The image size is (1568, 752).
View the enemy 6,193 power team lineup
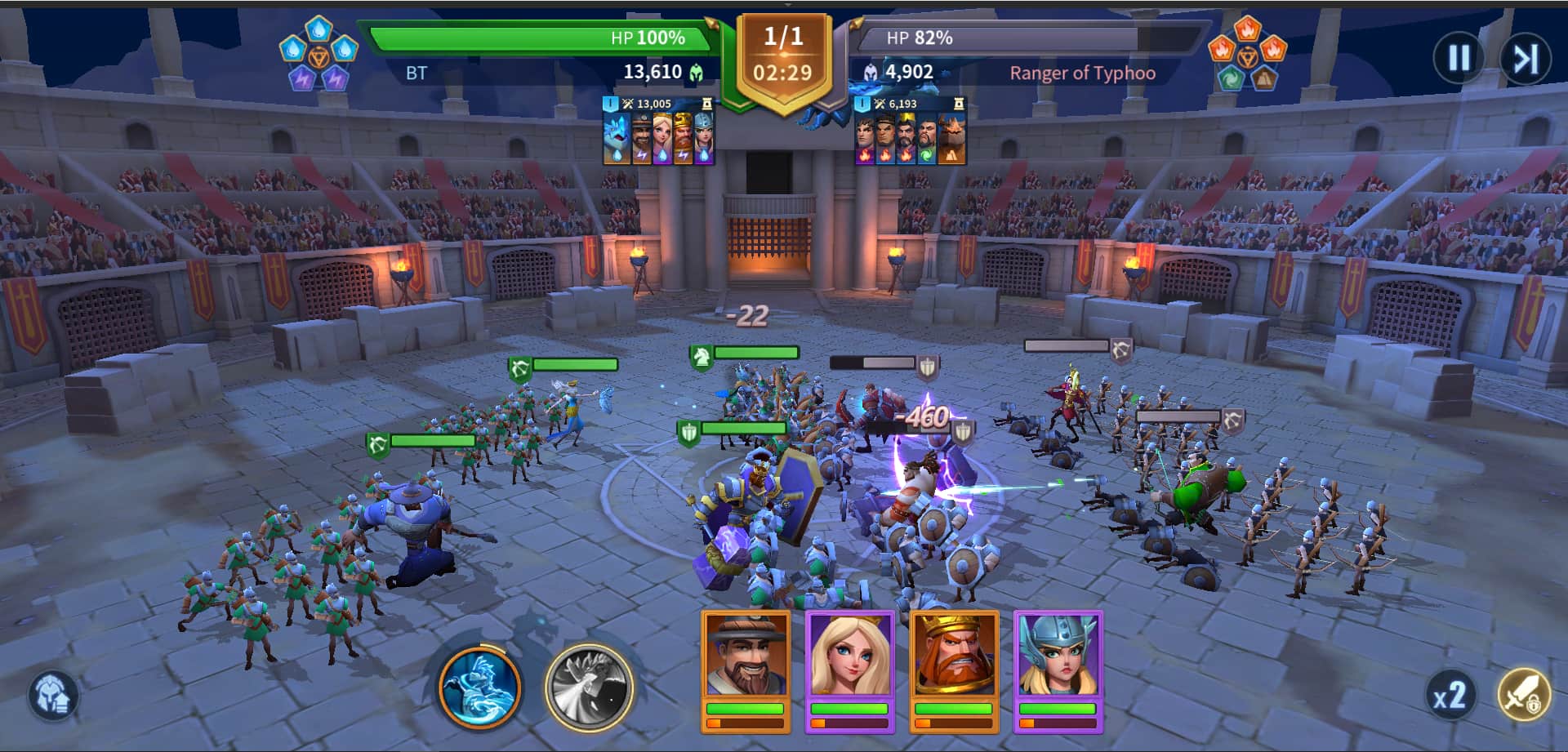coord(910,132)
